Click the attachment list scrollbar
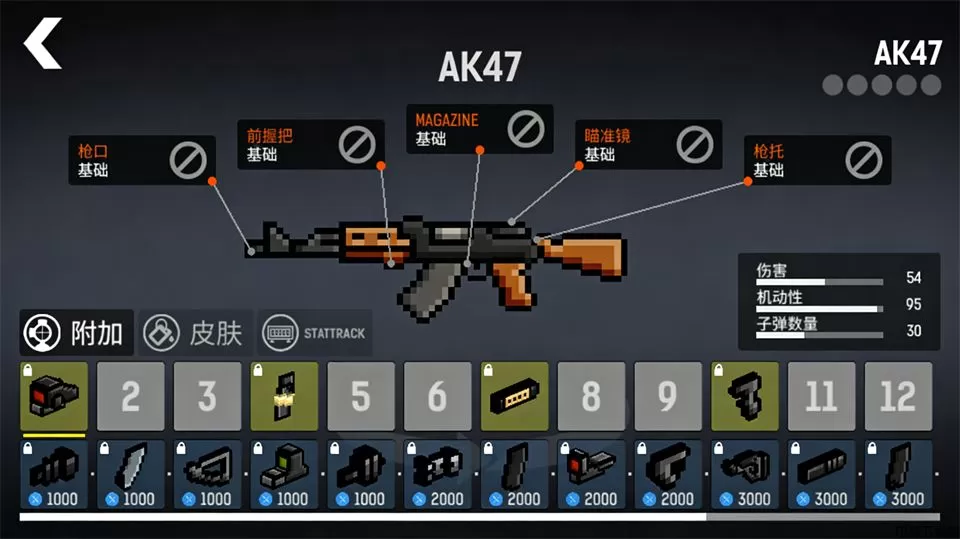The image size is (960, 539). [x=362, y=517]
